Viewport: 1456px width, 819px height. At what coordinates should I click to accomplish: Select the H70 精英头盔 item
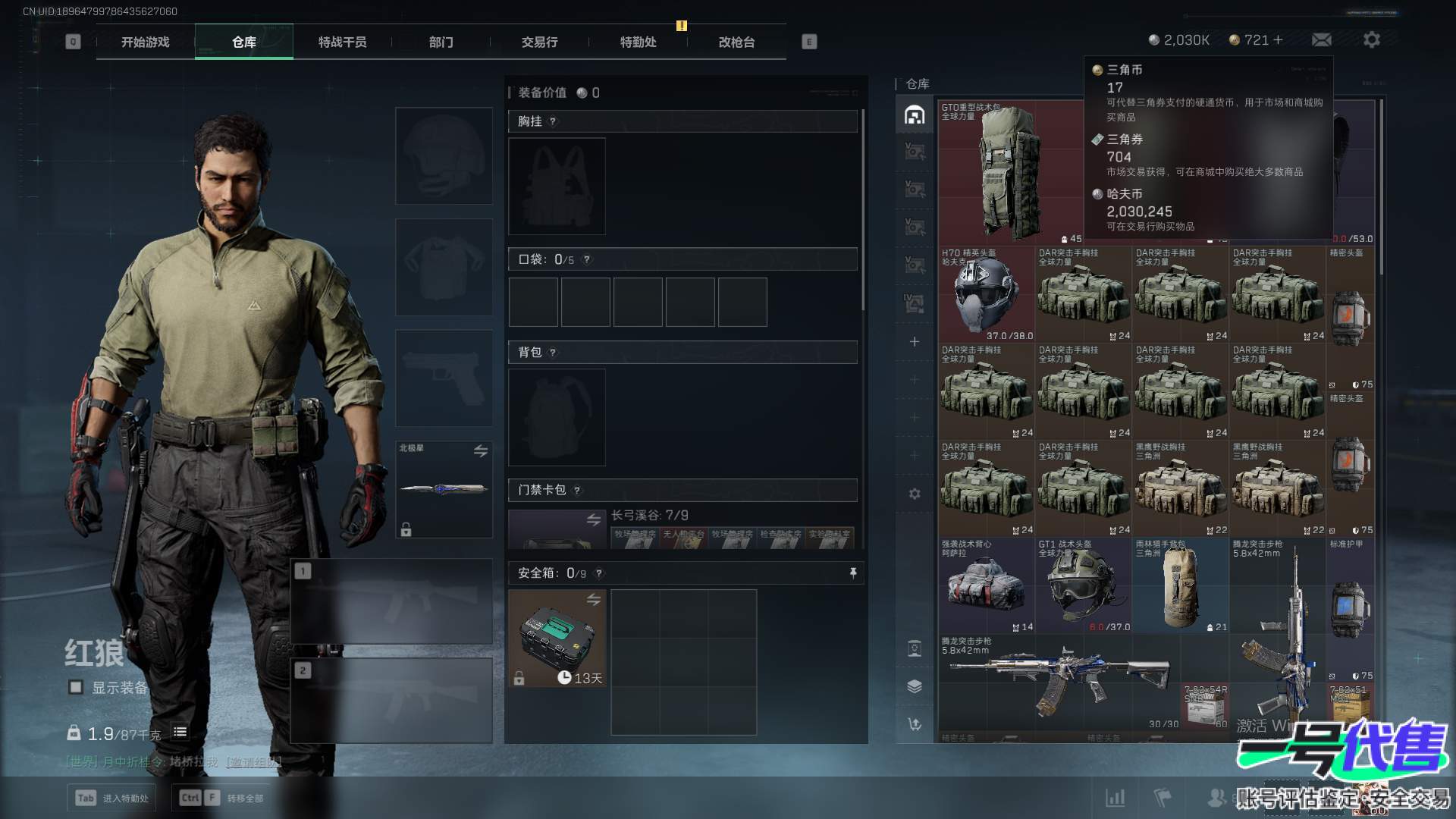(986, 294)
